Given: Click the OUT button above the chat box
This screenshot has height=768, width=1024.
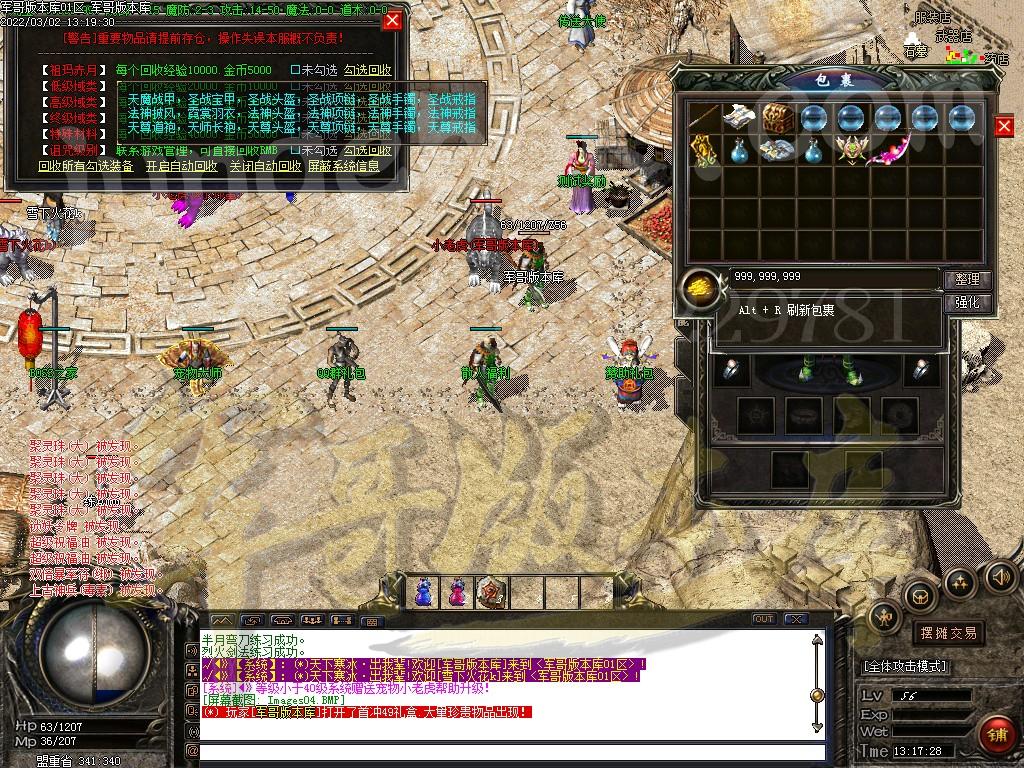Looking at the screenshot, I should (764, 619).
